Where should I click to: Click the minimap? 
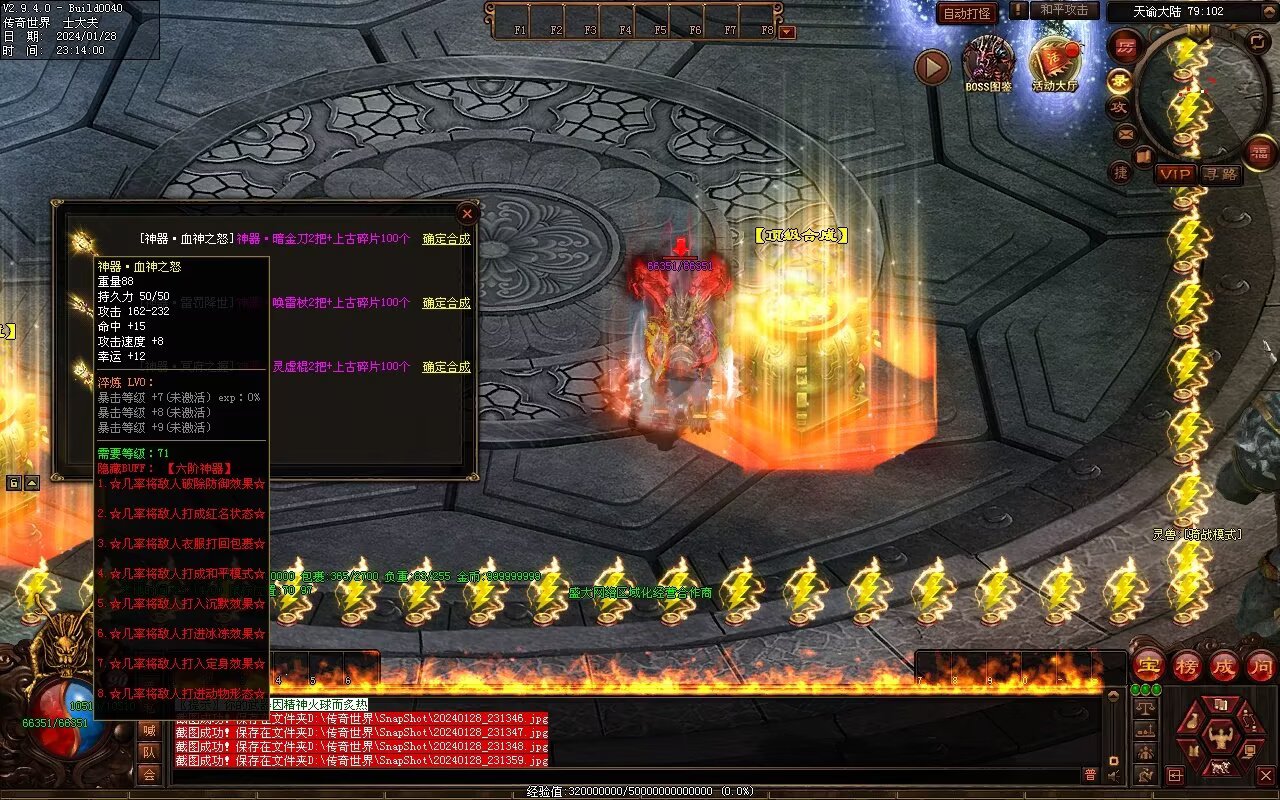tap(1200, 95)
